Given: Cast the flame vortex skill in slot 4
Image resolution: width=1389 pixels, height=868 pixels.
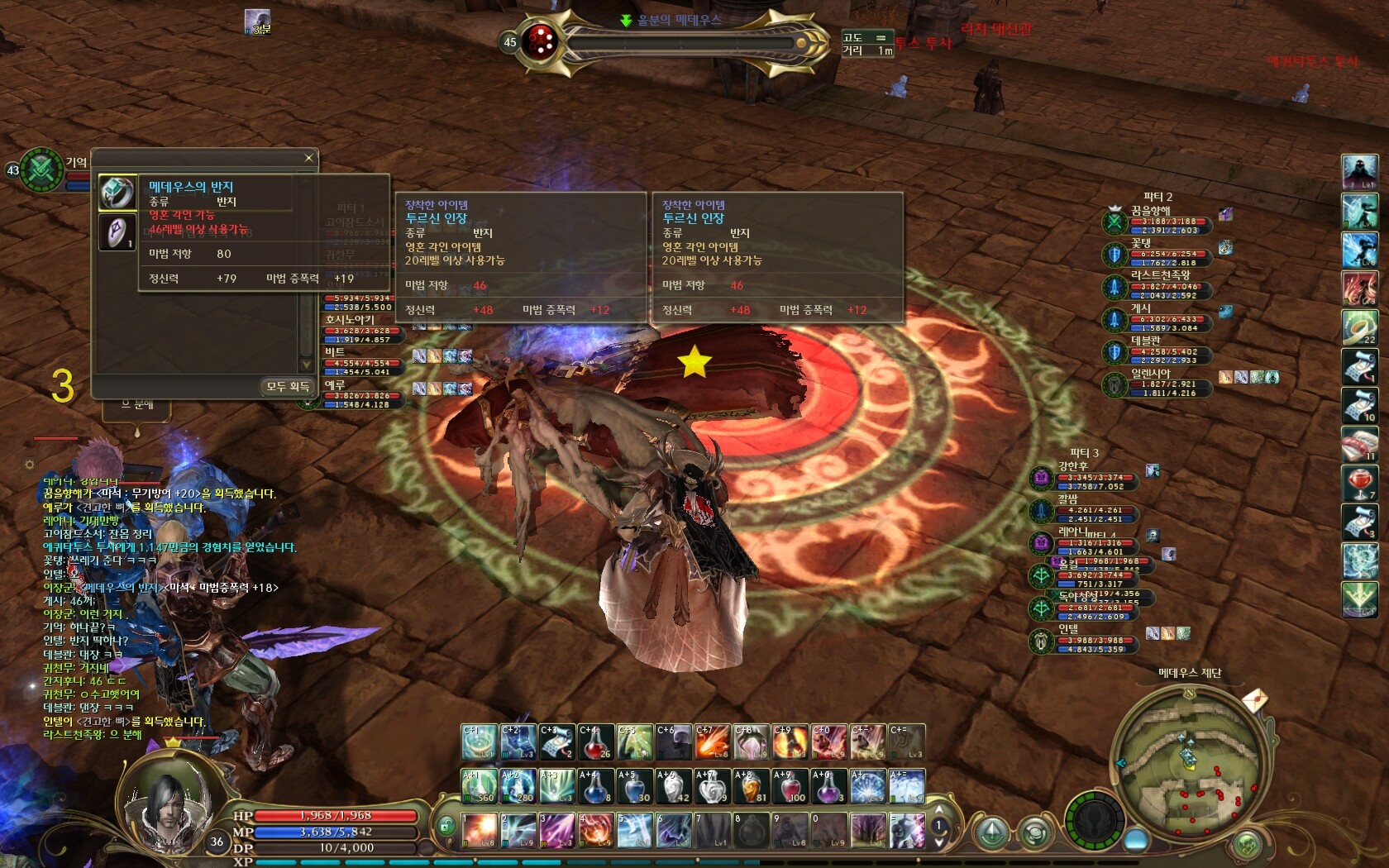Looking at the screenshot, I should pos(595,830).
